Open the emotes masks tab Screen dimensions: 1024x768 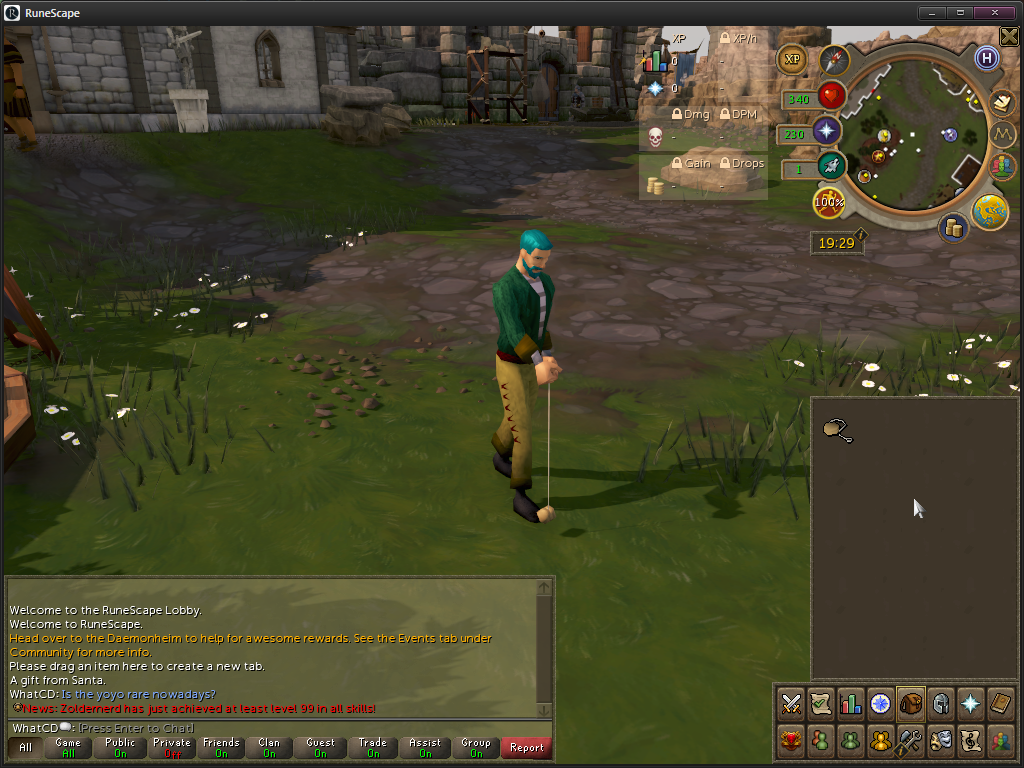pos(940,741)
